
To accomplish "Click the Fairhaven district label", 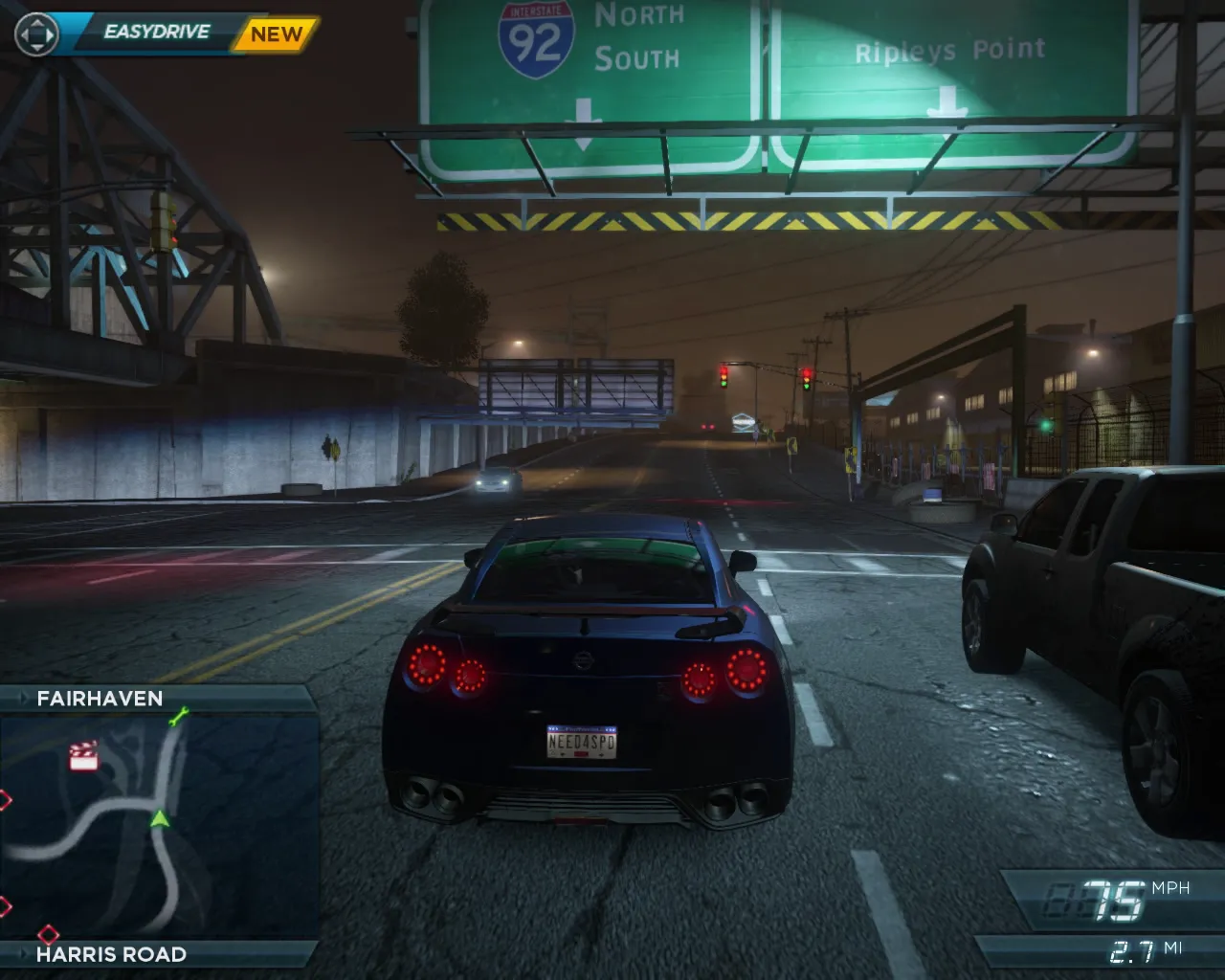I will click(x=100, y=699).
